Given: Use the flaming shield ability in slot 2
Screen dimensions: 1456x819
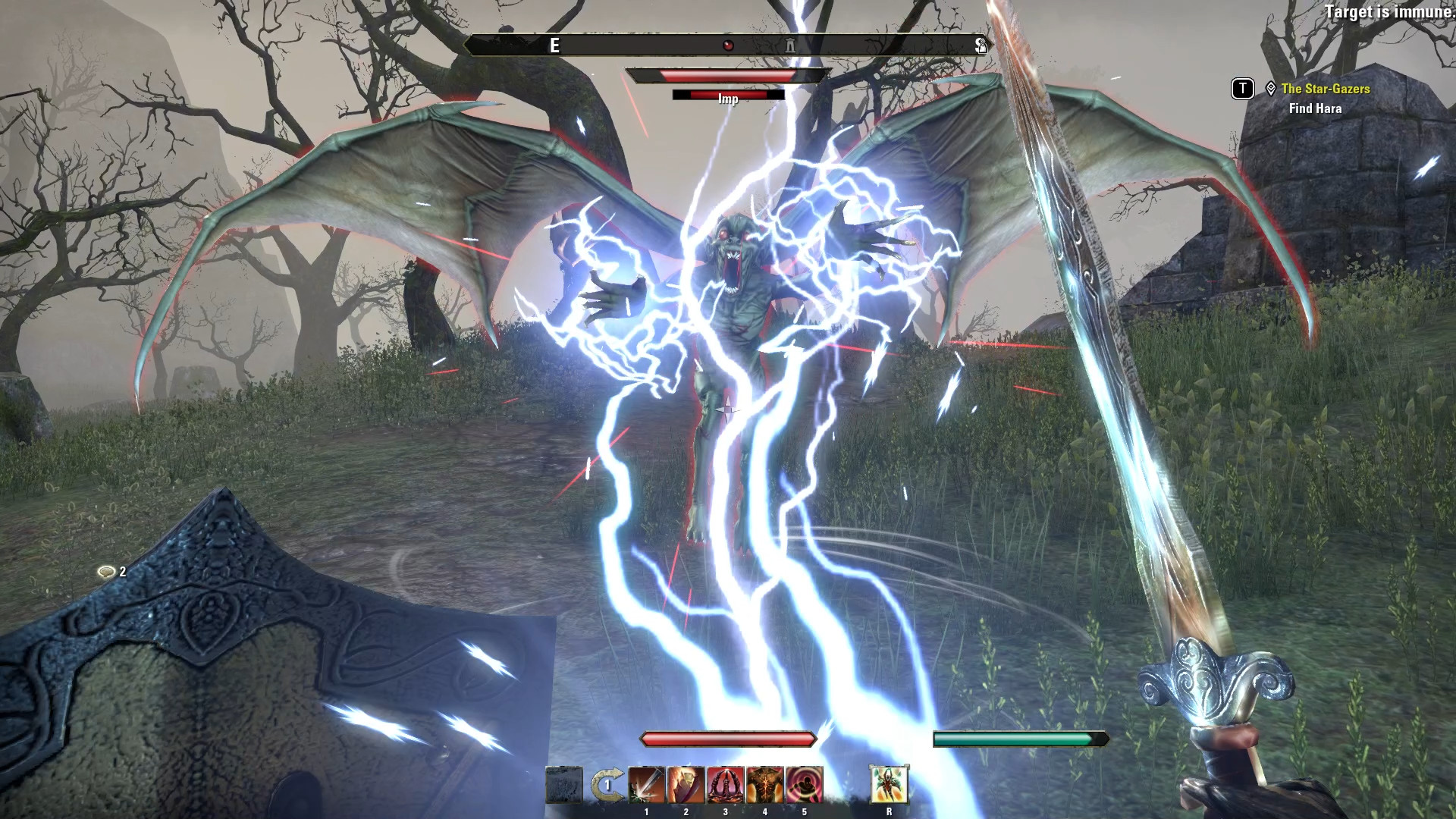Looking at the screenshot, I should 686,785.
